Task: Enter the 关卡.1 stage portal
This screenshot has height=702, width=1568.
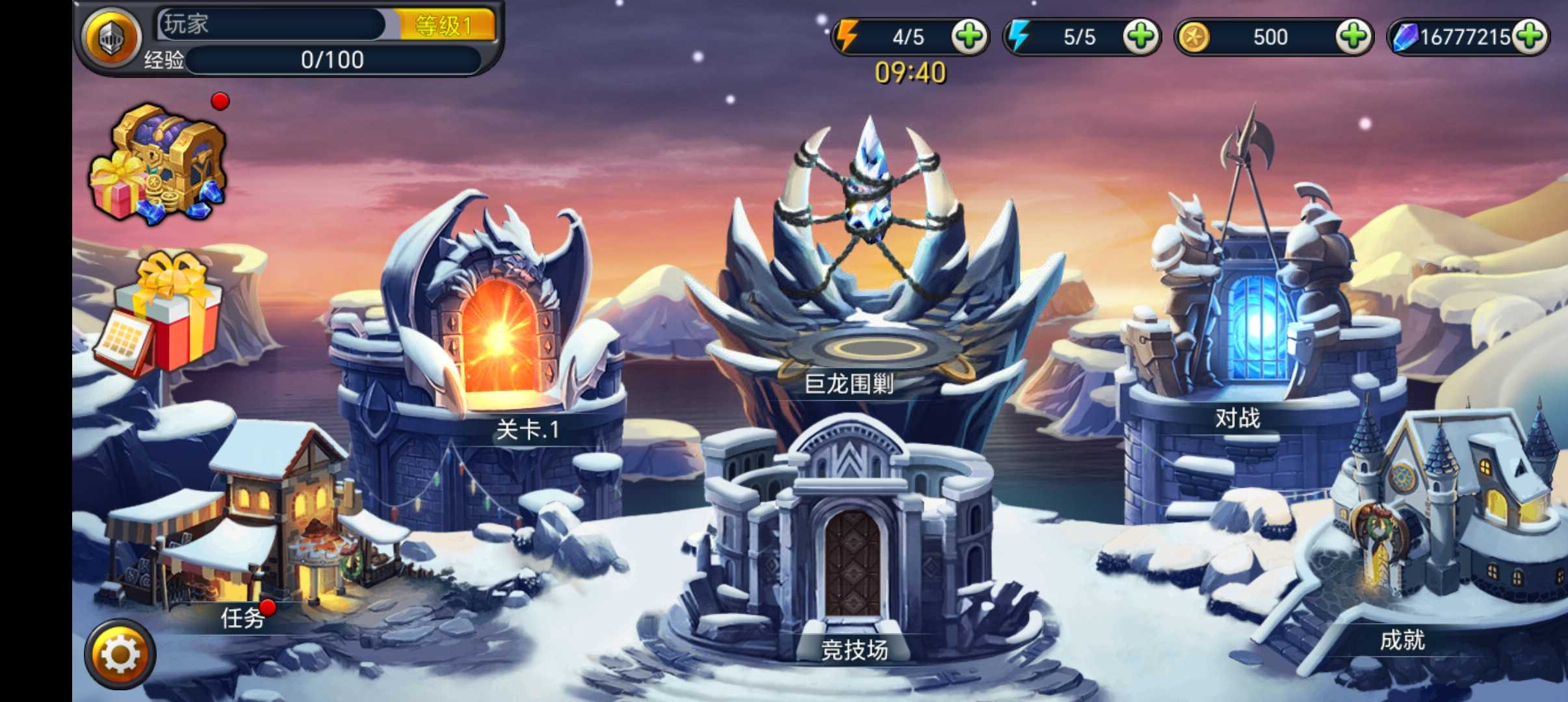Action: point(501,338)
